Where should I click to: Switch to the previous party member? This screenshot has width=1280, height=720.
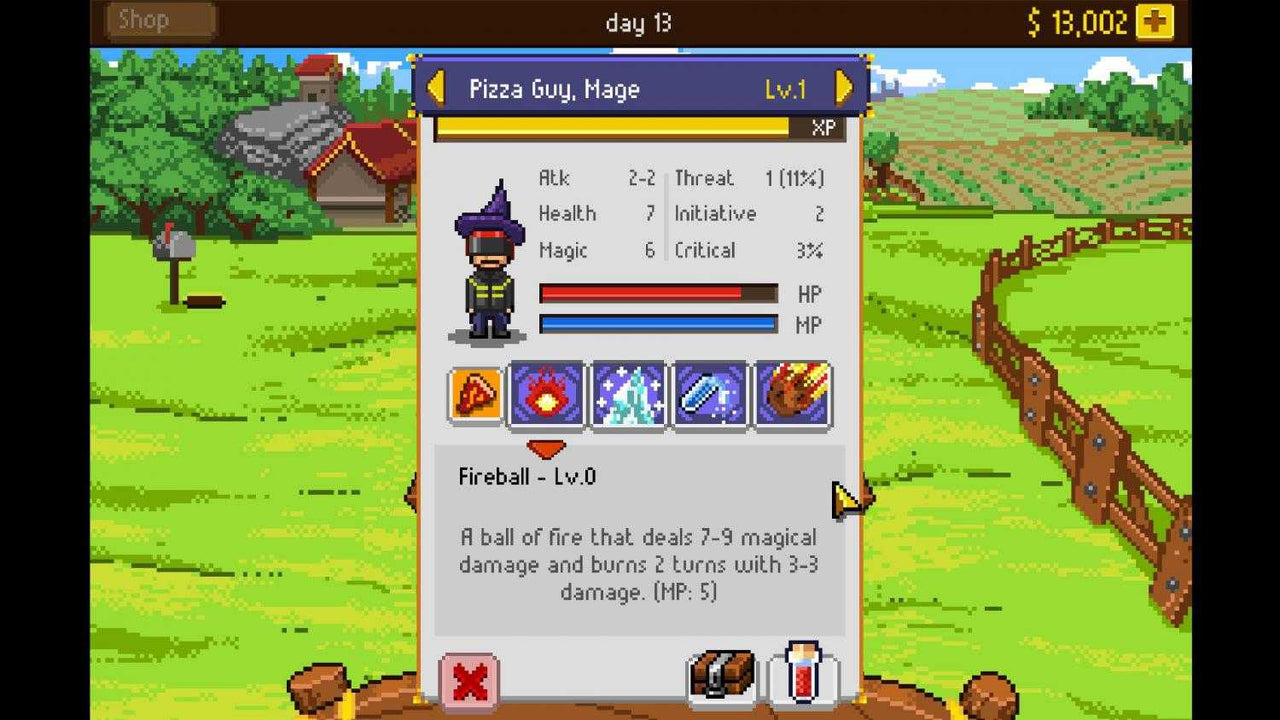pyautogui.click(x=434, y=89)
